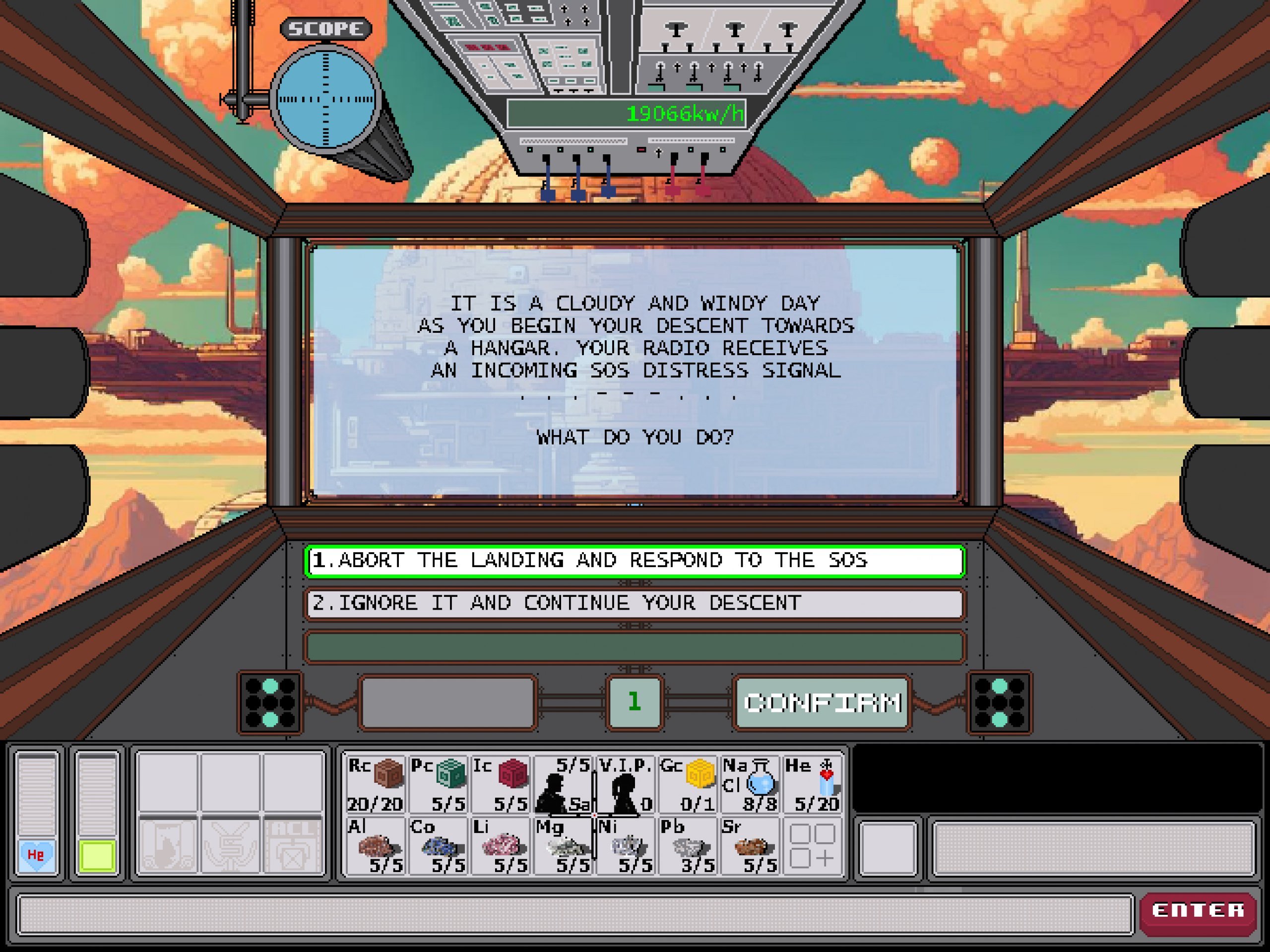This screenshot has width=1270, height=952.
Task: Select the Rc brown cube cargo slot
Action: point(375,784)
